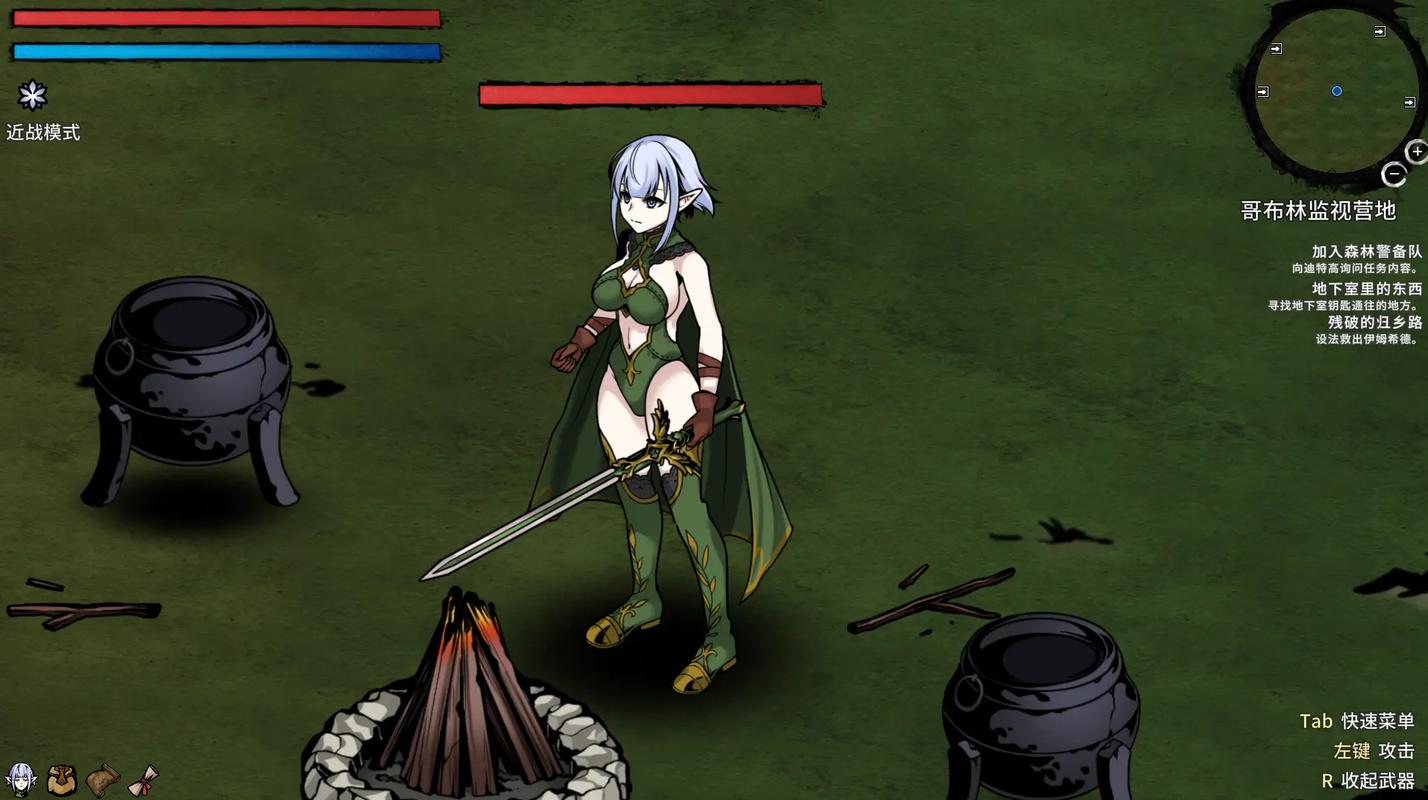Click the minimap zoom-out minus button
The width and height of the screenshot is (1428, 800).
(1394, 174)
